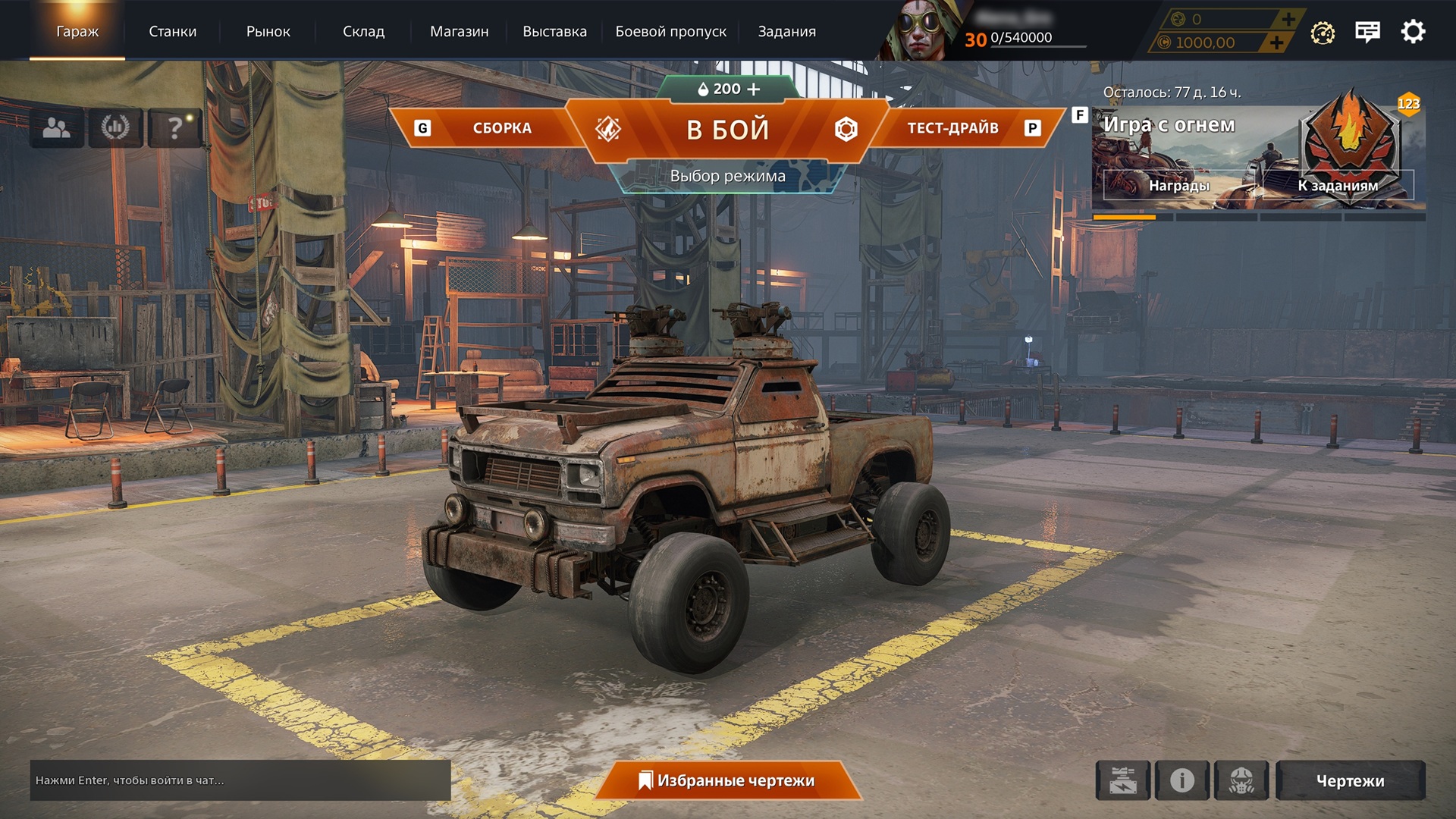
Task: Go to К заданиям event tasks
Action: [1338, 186]
